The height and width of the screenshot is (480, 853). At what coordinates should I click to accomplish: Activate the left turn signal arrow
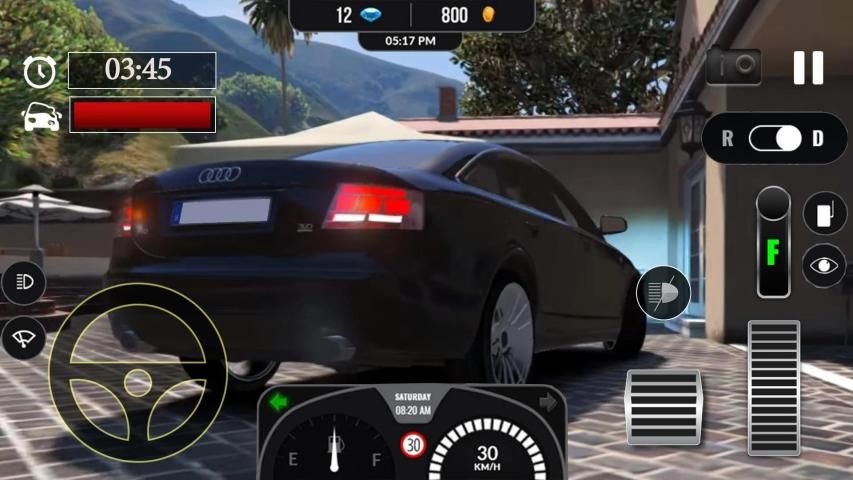click(x=279, y=401)
